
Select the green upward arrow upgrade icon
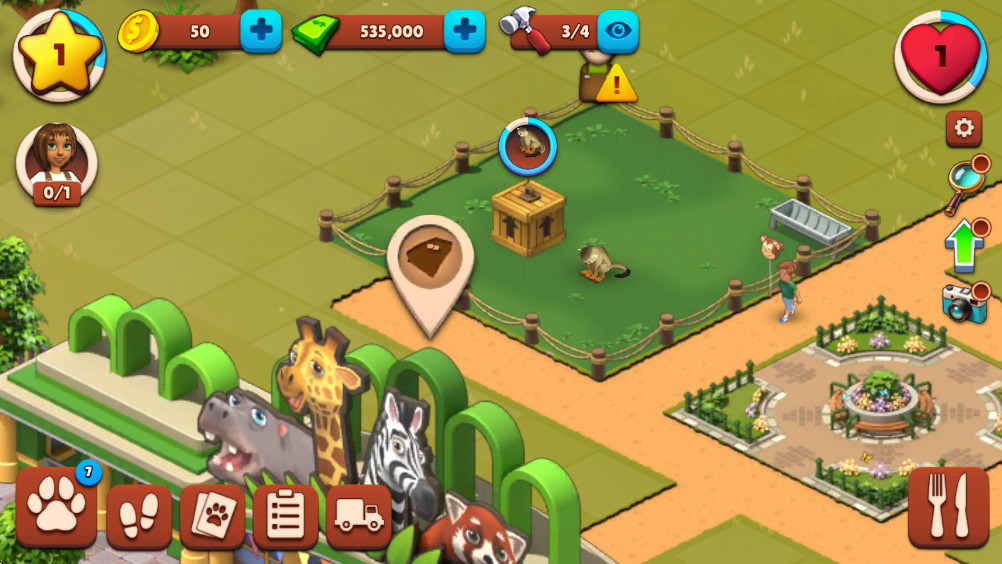pos(964,245)
